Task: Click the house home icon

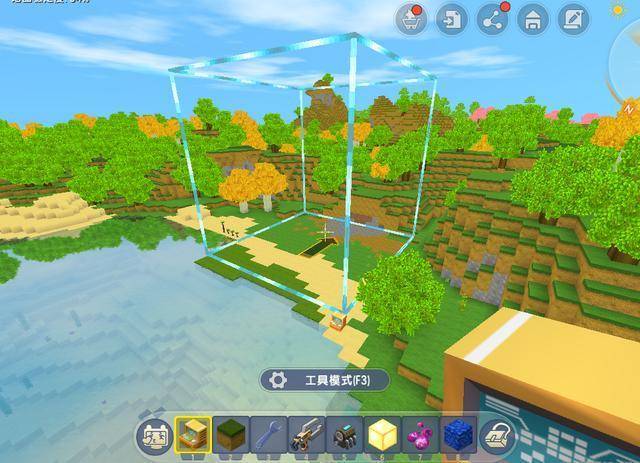Action: click(x=533, y=19)
